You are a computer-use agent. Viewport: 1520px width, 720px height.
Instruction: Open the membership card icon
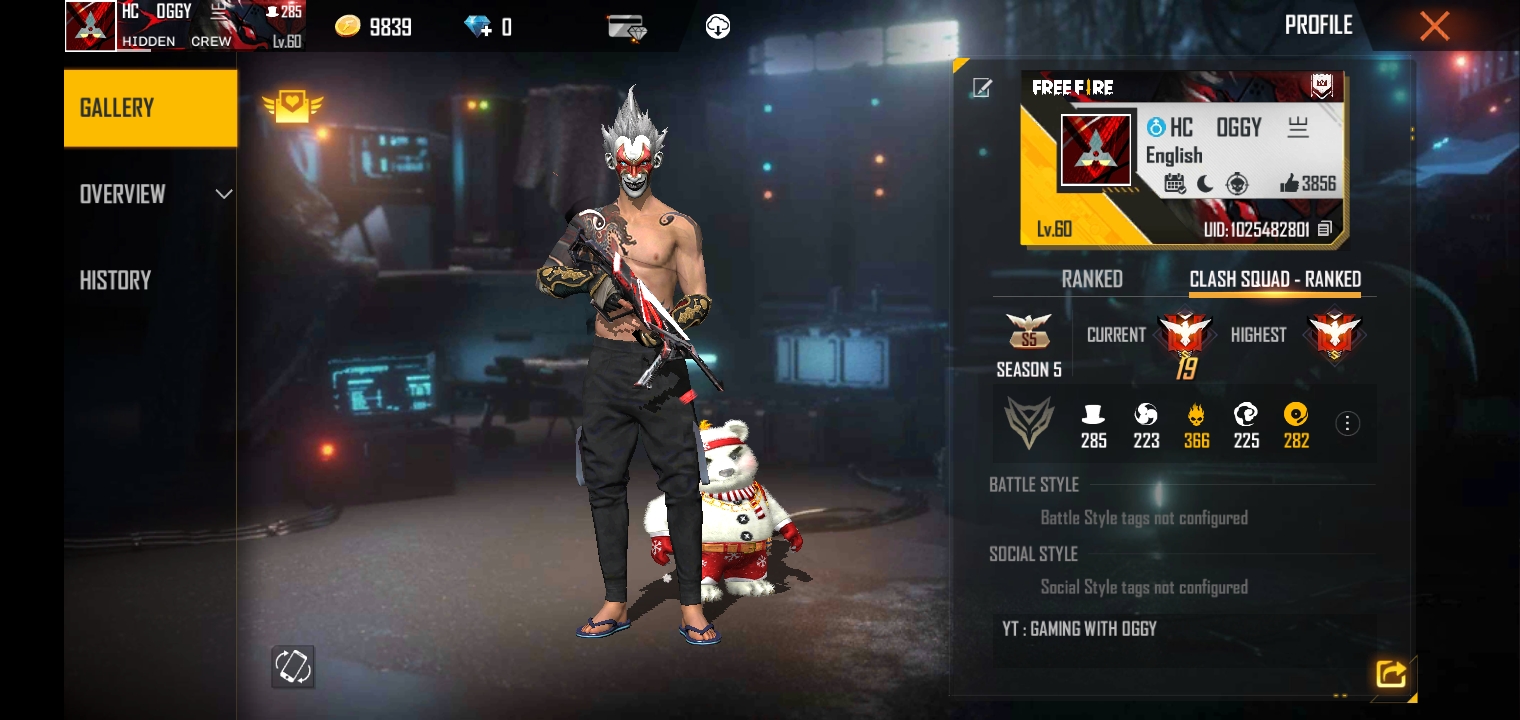click(x=626, y=27)
